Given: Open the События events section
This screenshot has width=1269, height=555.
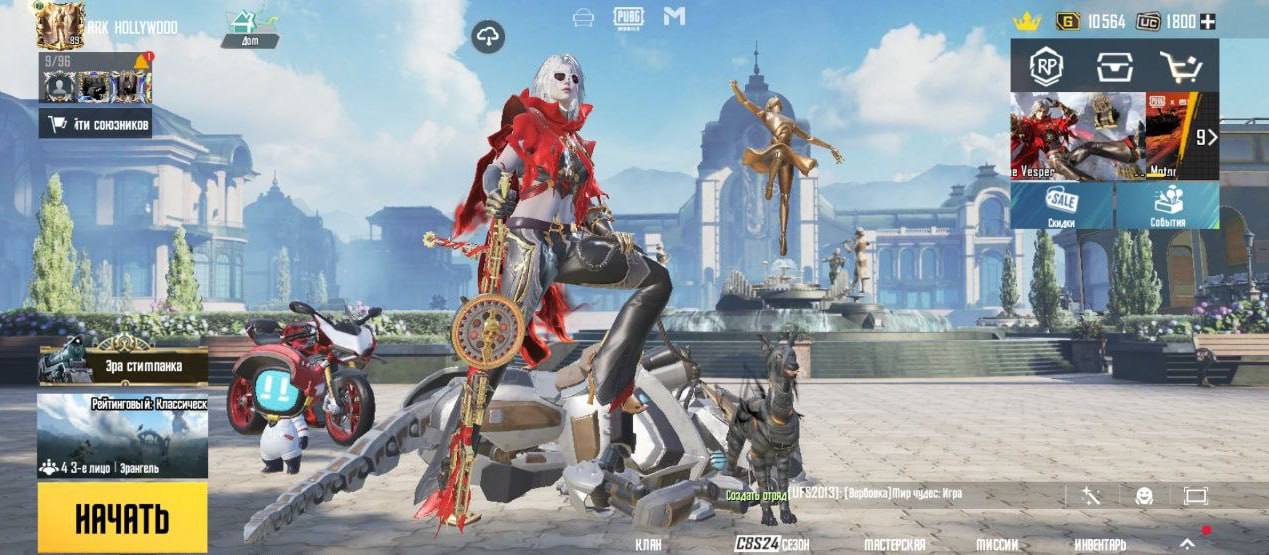Looking at the screenshot, I should click(x=1167, y=205).
